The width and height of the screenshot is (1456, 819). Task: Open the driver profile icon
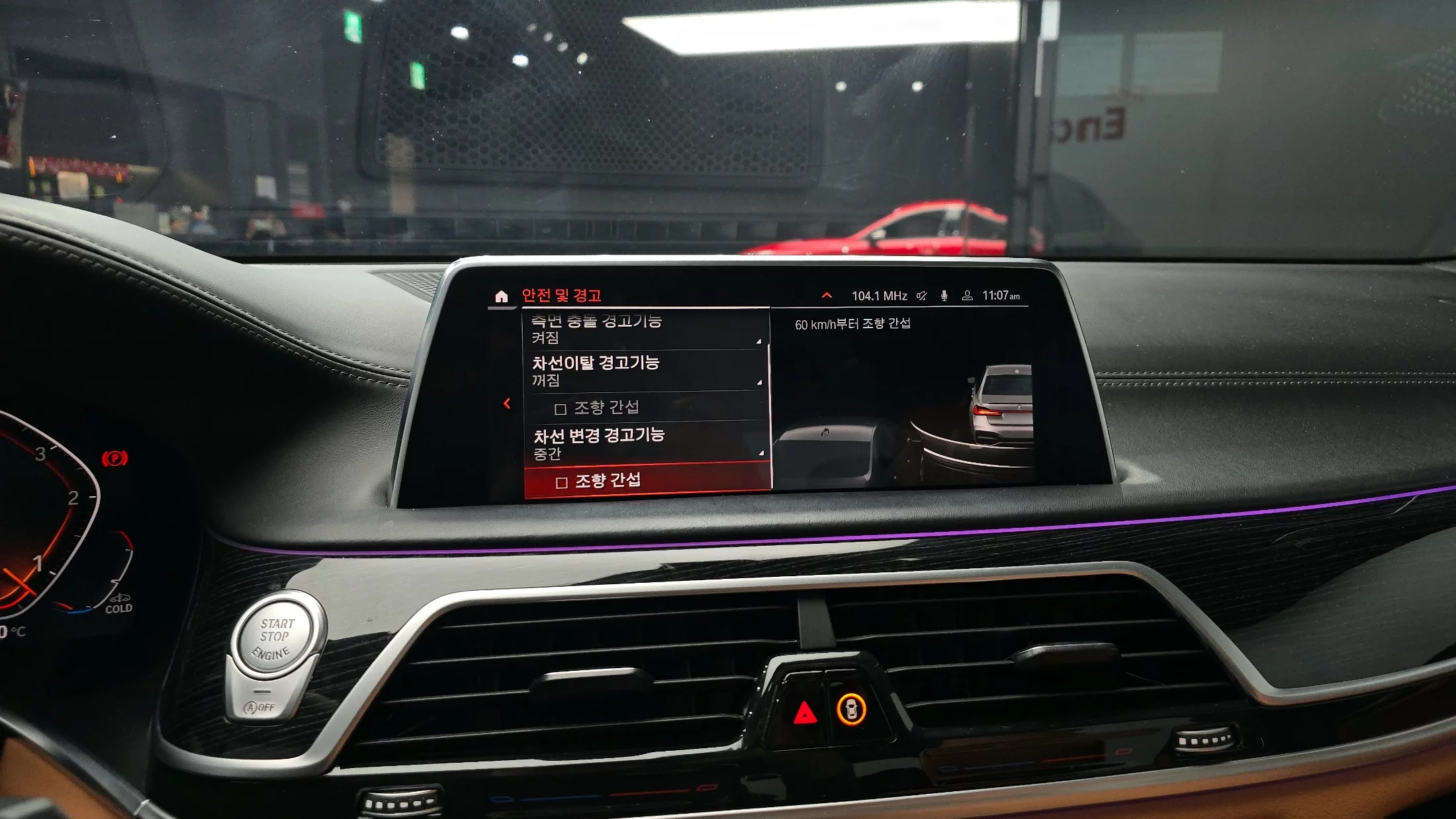click(967, 296)
